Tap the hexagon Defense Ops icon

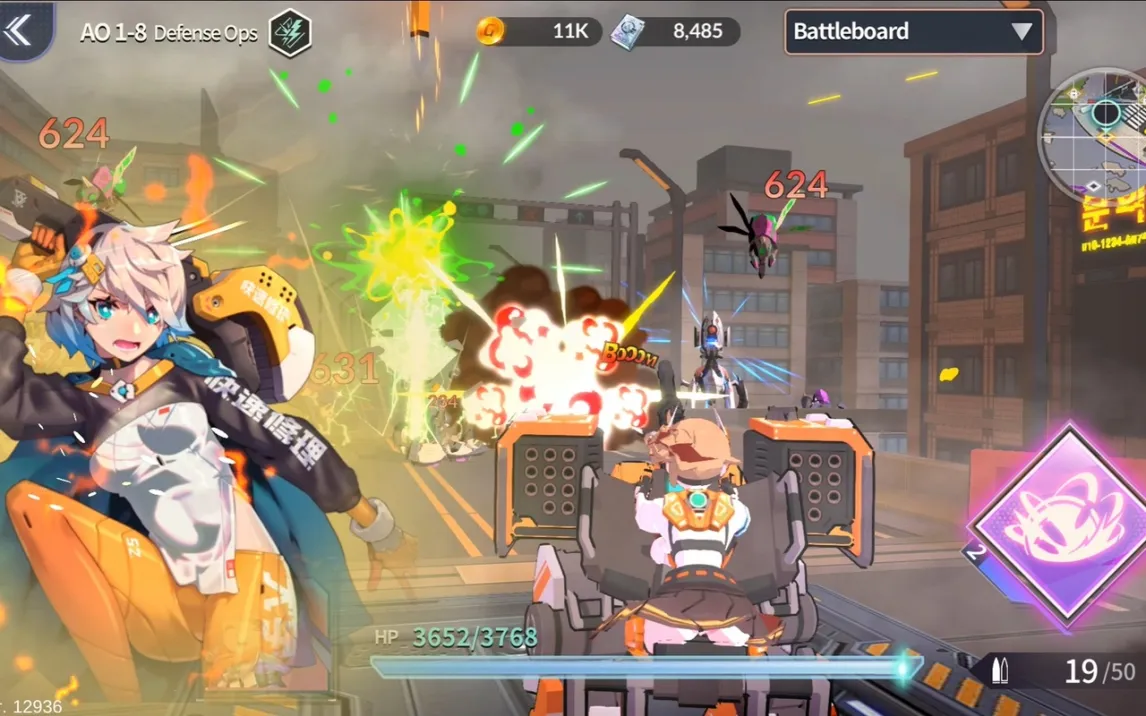[290, 33]
